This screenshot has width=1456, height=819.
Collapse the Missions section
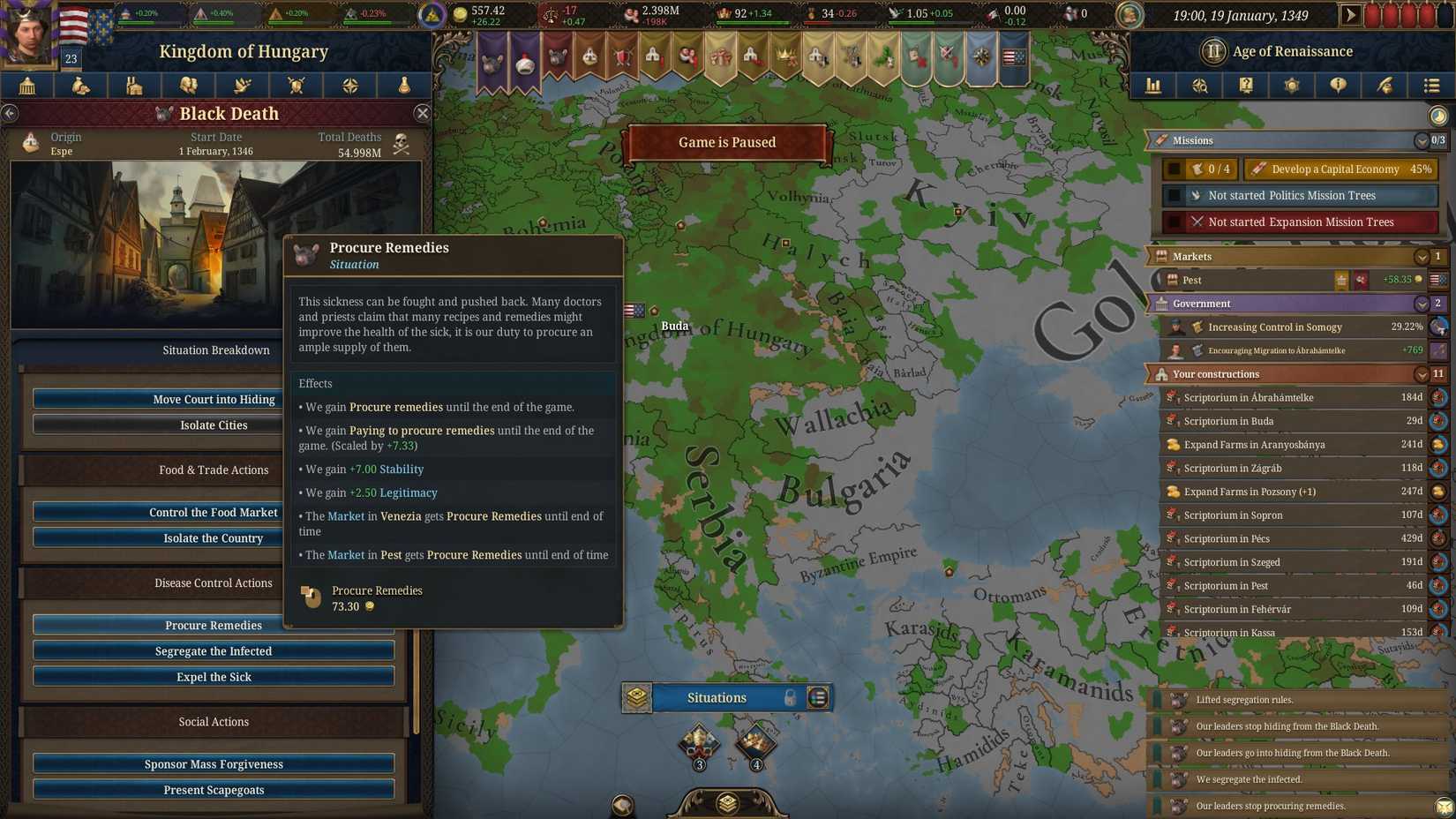(x=1422, y=140)
